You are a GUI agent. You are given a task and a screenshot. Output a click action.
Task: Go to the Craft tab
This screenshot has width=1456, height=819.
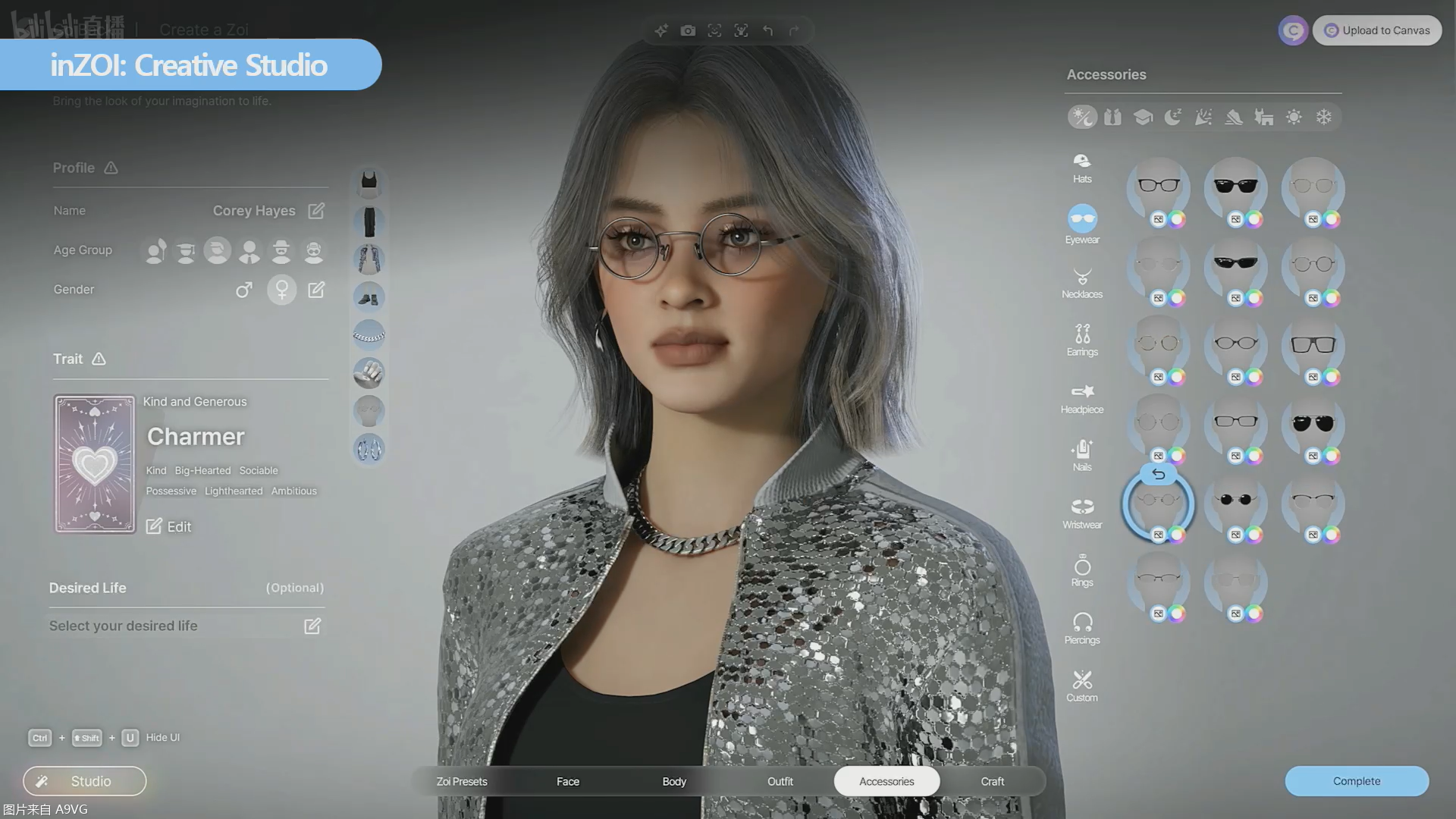click(992, 781)
